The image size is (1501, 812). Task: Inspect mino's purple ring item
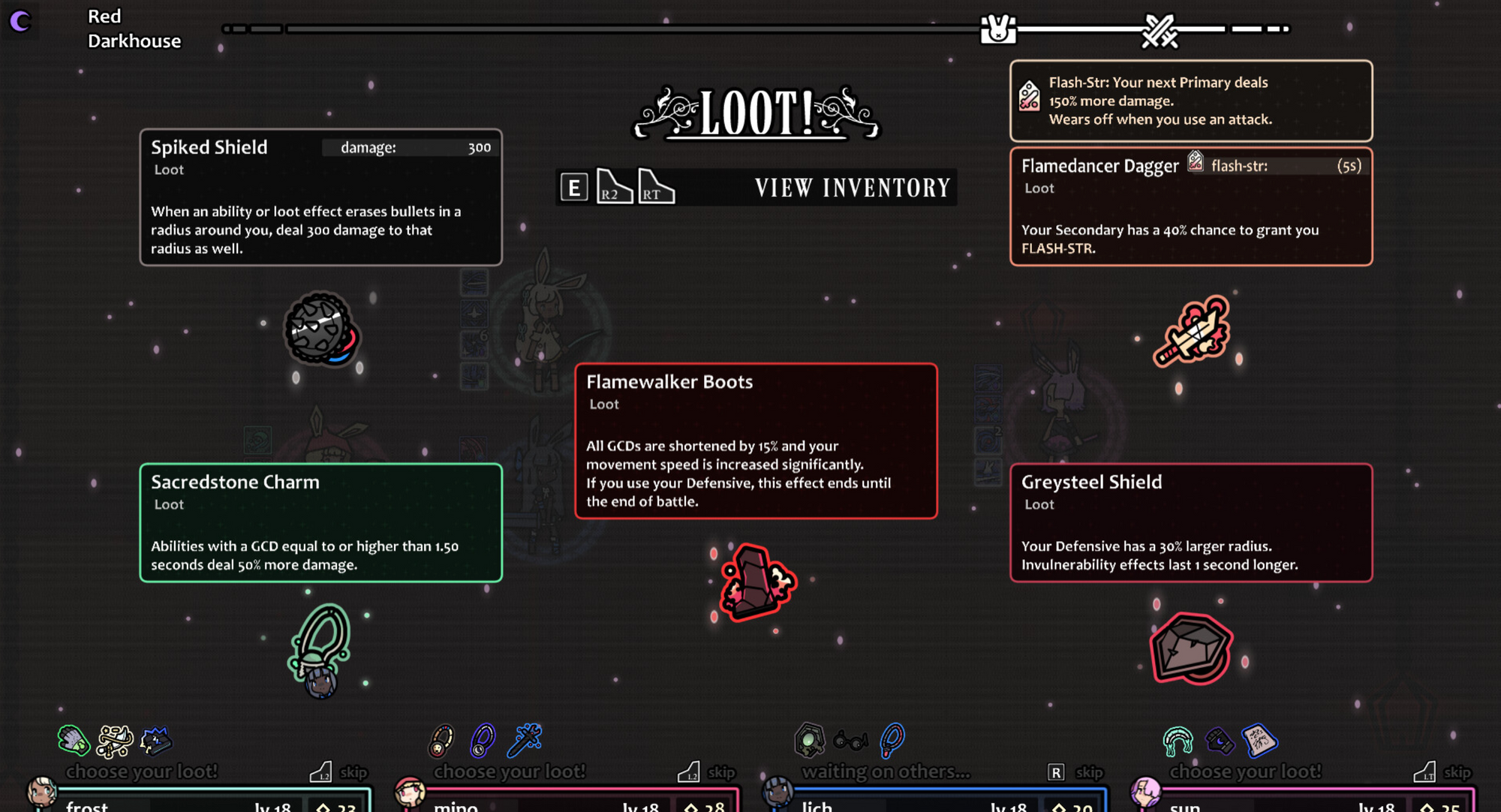click(x=482, y=741)
